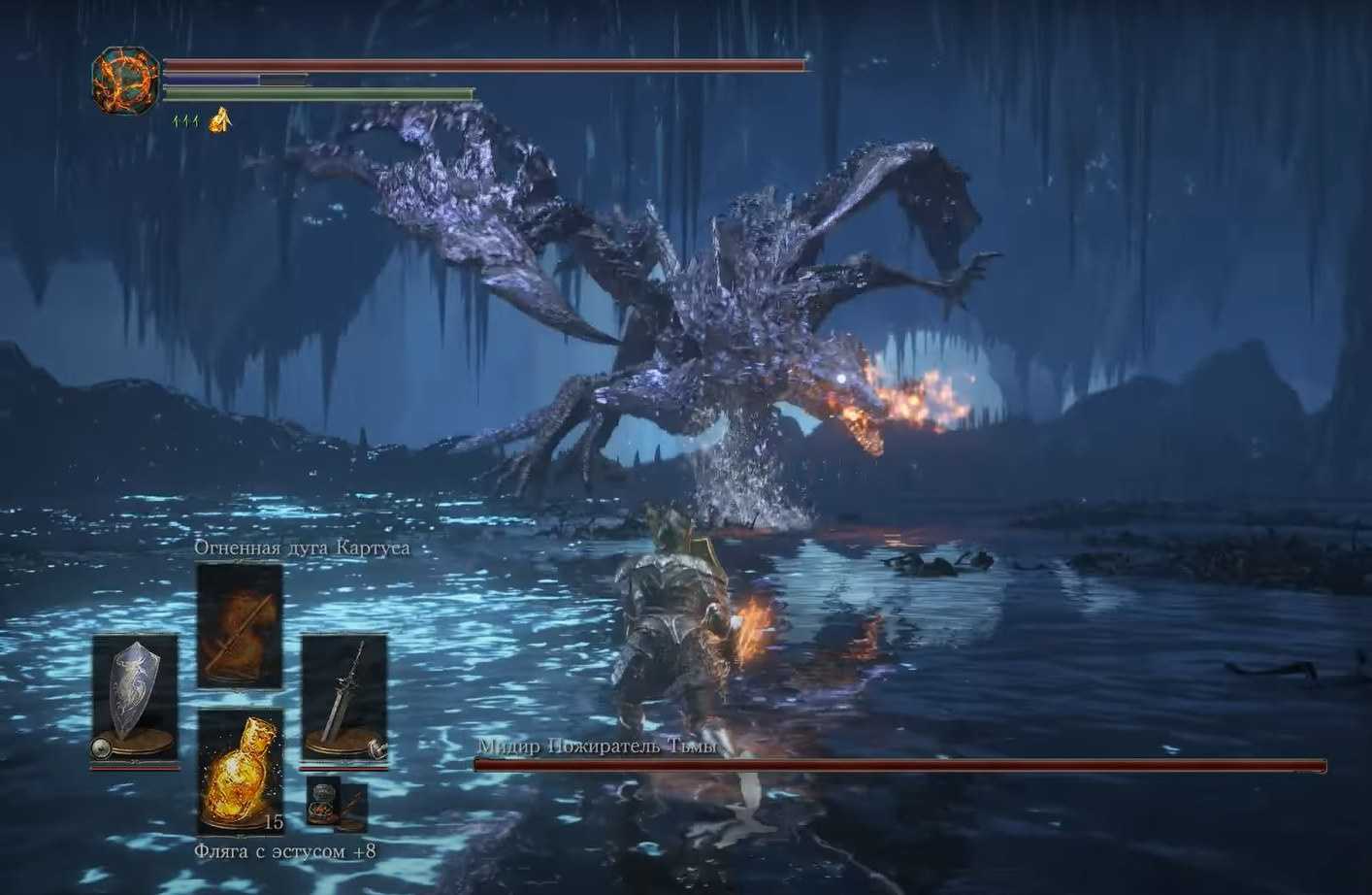Screen dimensions: 1372x895
Task: Select the Carthus Flame Arc spell slot
Action: click(x=240, y=625)
